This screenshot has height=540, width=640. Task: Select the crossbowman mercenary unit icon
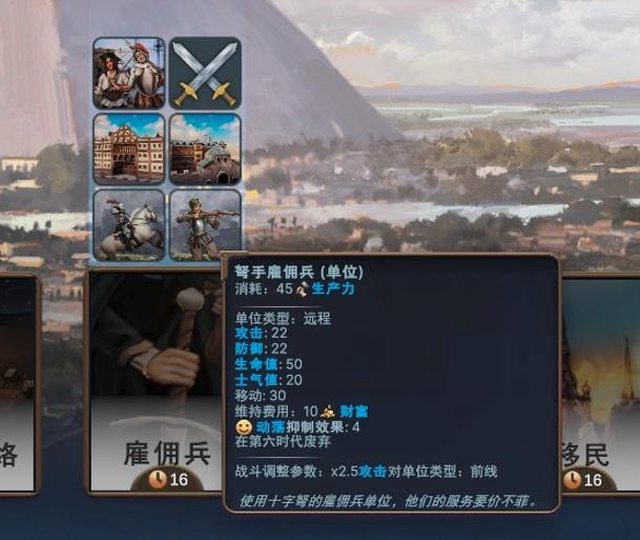pyautogui.click(x=205, y=225)
